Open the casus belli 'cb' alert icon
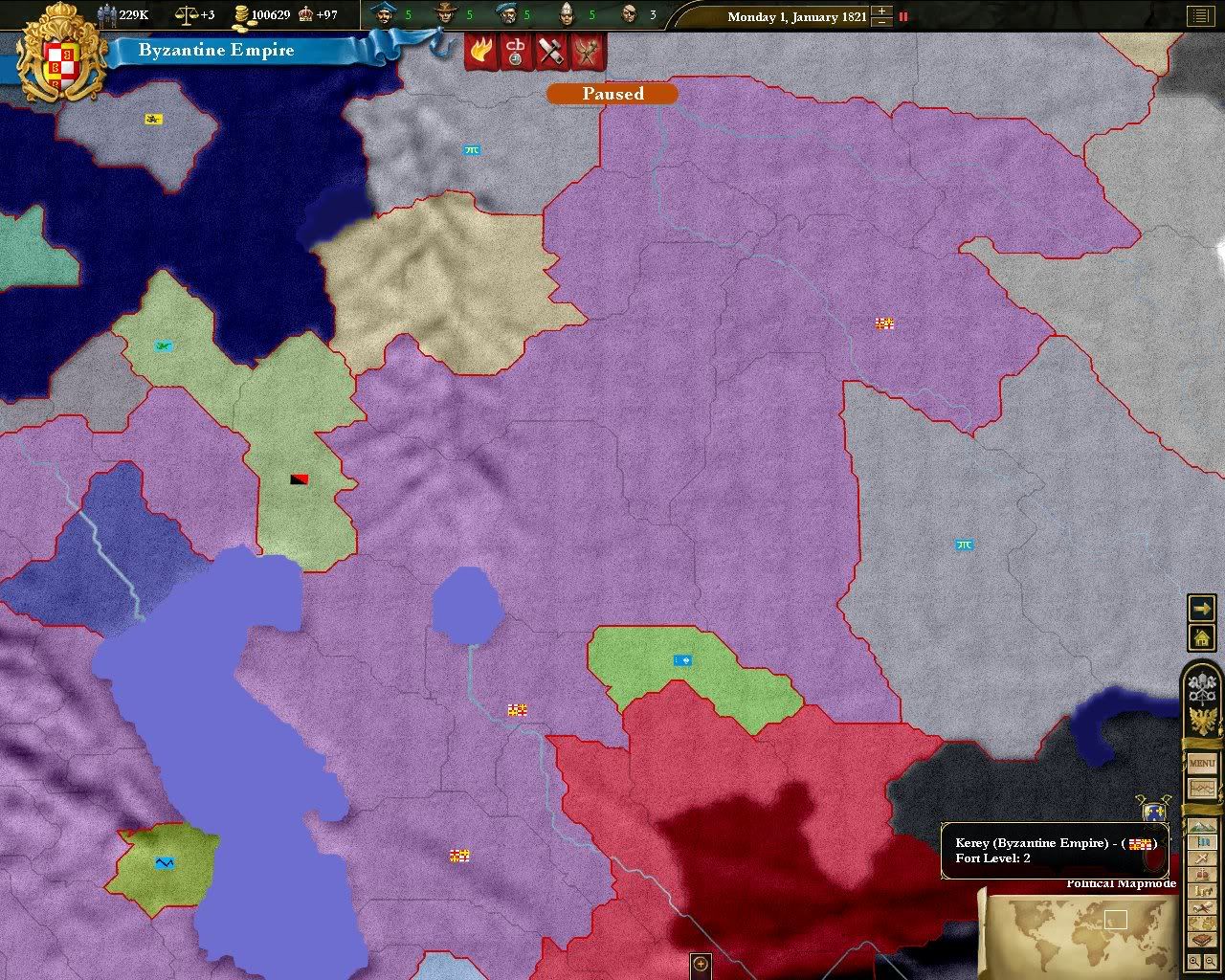Image resolution: width=1225 pixels, height=980 pixels. [515, 51]
